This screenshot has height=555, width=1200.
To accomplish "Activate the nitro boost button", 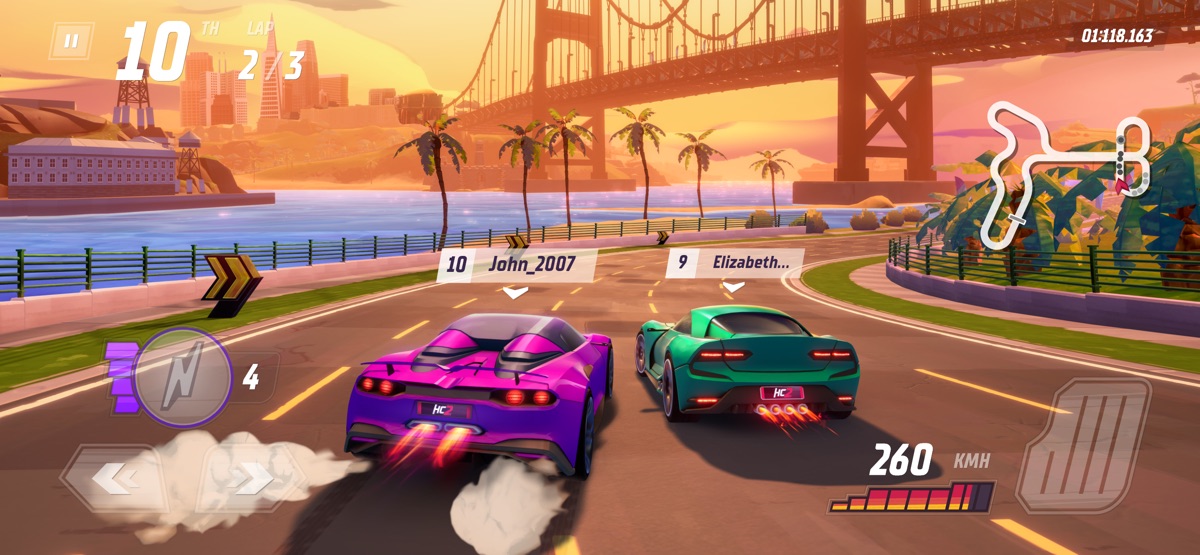I will click(183, 376).
